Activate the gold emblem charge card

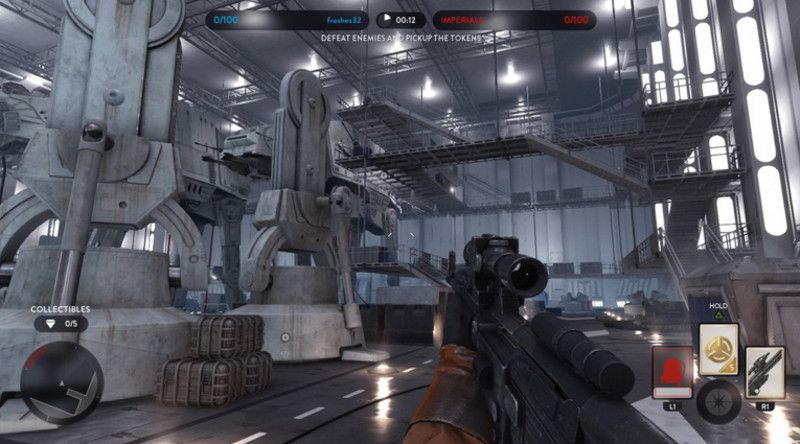[x=718, y=348]
